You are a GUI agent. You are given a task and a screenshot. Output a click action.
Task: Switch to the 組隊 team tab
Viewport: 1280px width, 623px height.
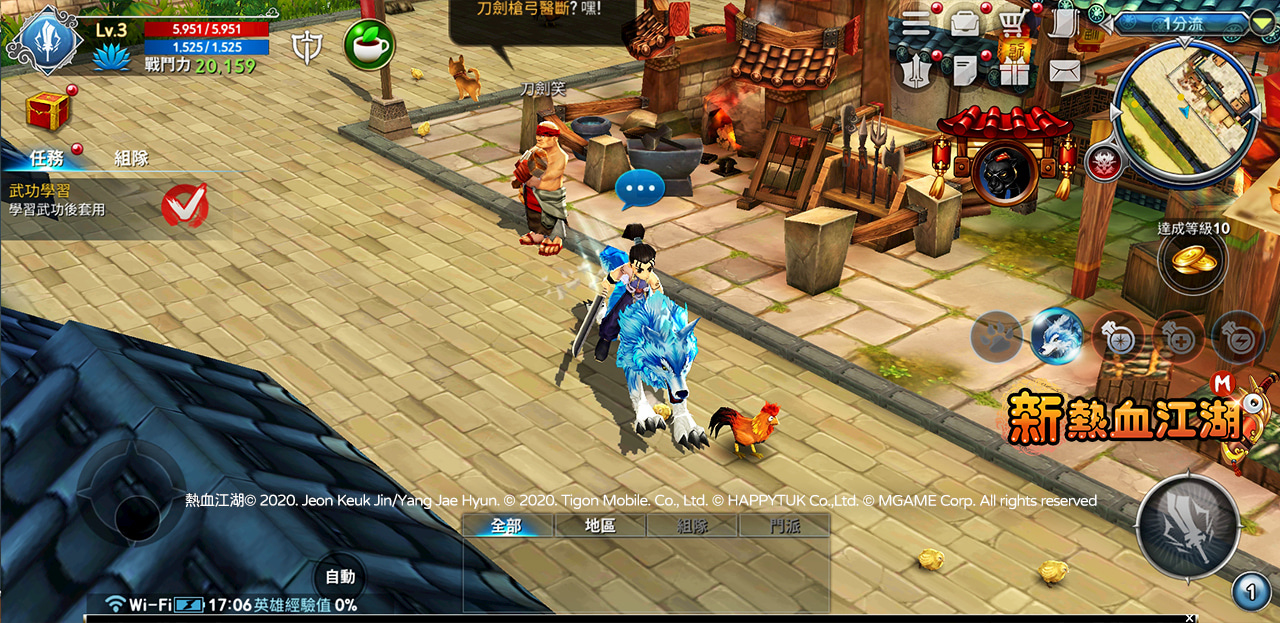tap(131, 157)
